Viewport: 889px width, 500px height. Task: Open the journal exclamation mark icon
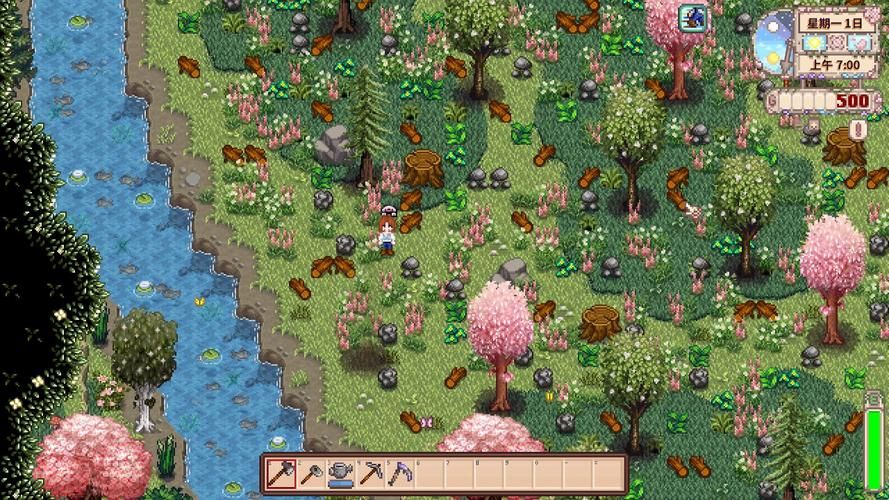(x=857, y=130)
